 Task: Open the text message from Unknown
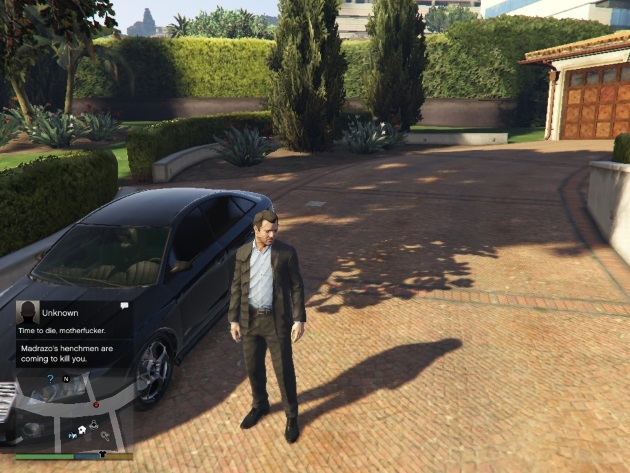[x=62, y=329]
